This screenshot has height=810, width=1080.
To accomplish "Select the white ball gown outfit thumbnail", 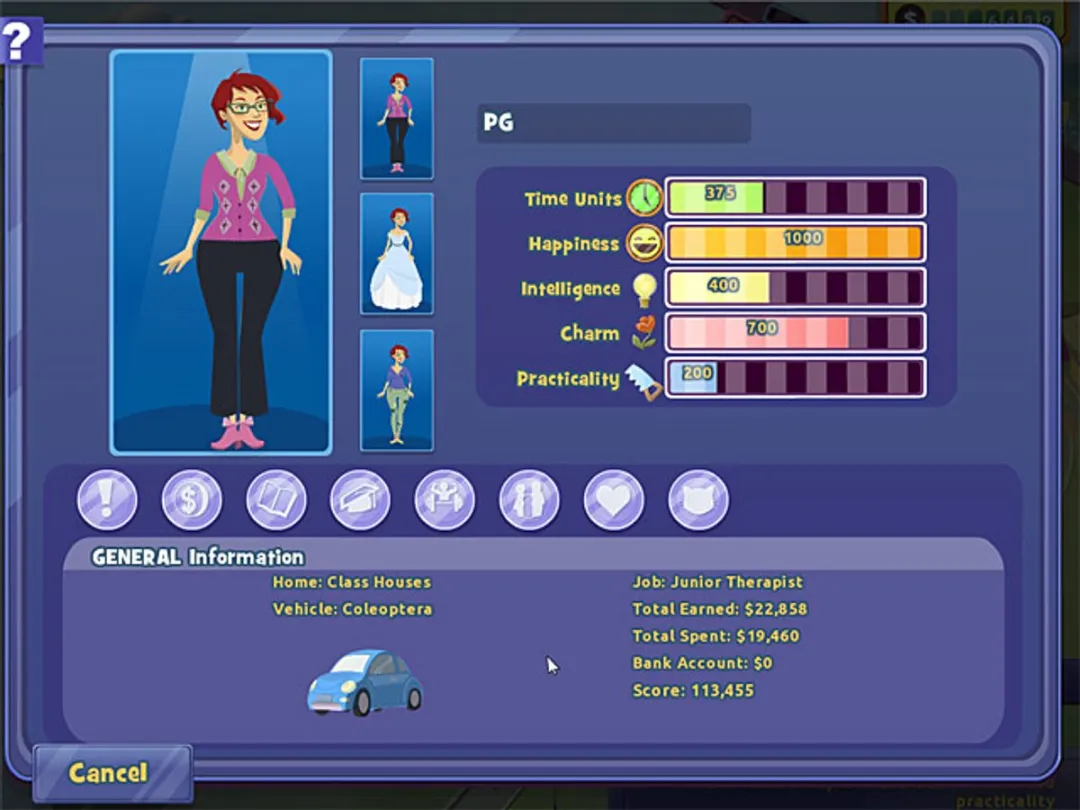I will [x=397, y=254].
